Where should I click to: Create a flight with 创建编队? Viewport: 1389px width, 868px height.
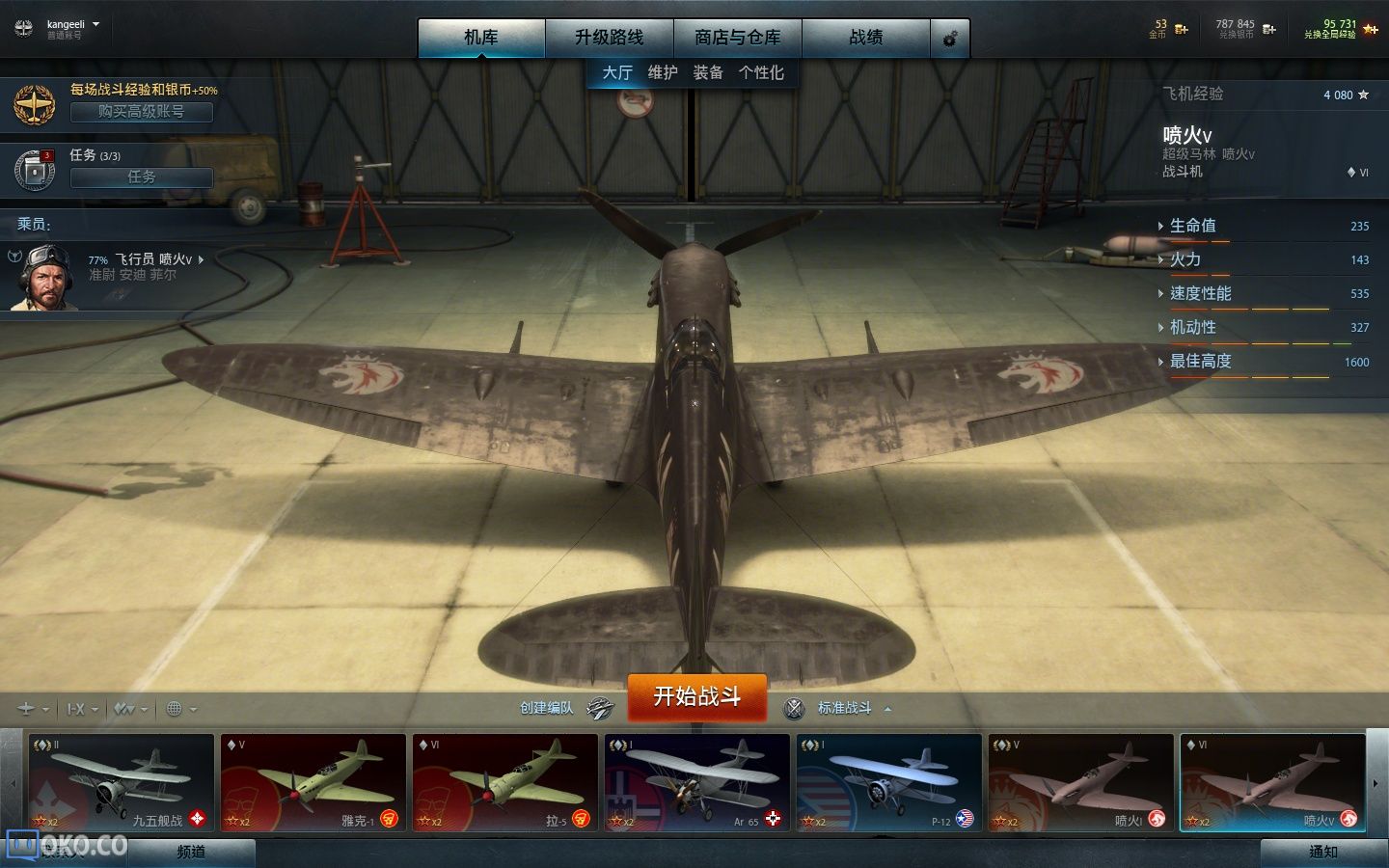click(x=565, y=708)
